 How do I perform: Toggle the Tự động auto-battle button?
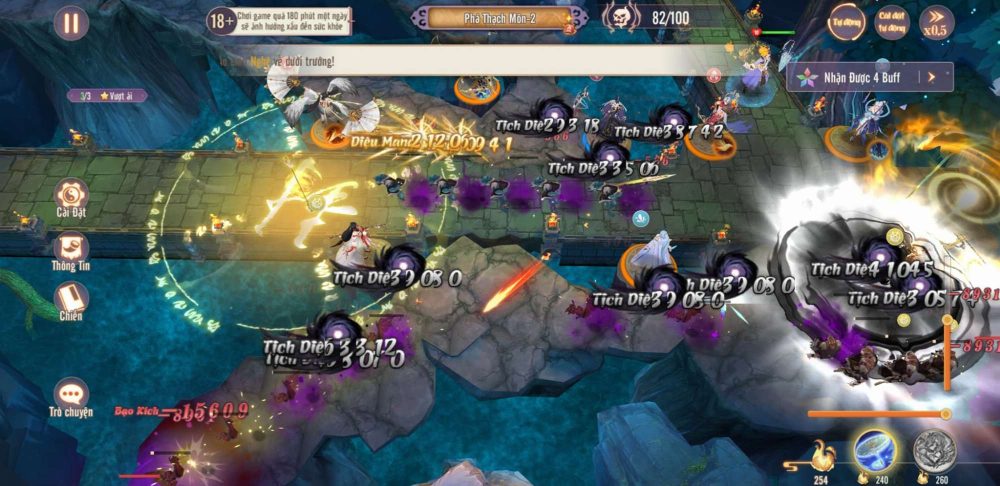(x=846, y=22)
